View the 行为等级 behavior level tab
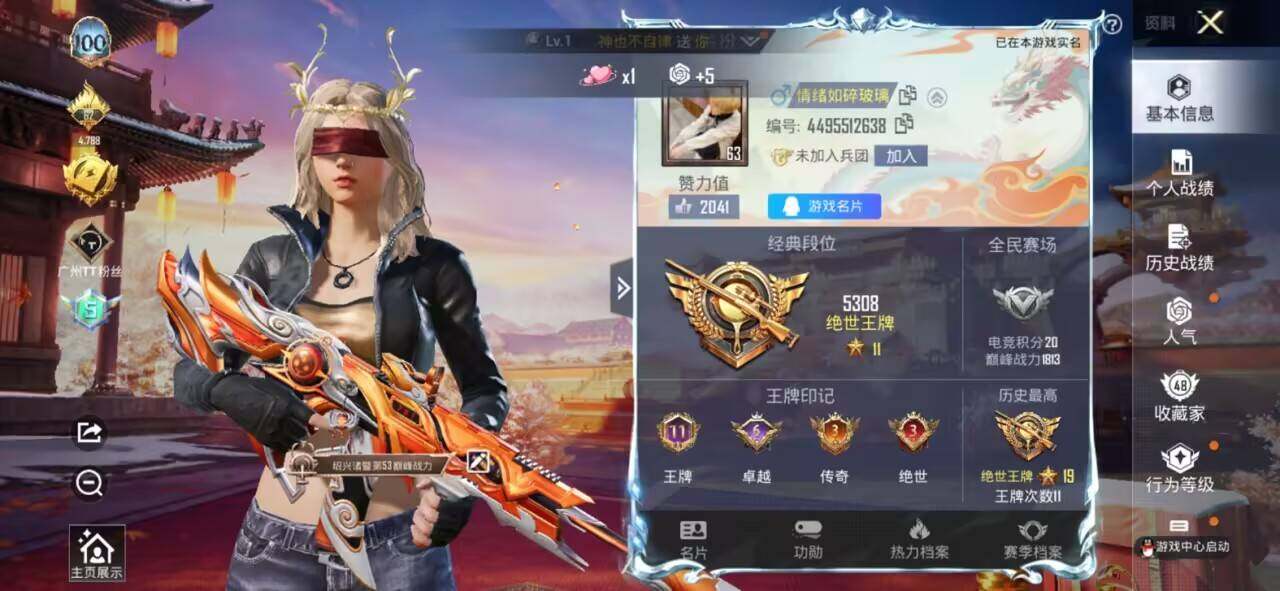The image size is (1280, 591). [x=1180, y=469]
